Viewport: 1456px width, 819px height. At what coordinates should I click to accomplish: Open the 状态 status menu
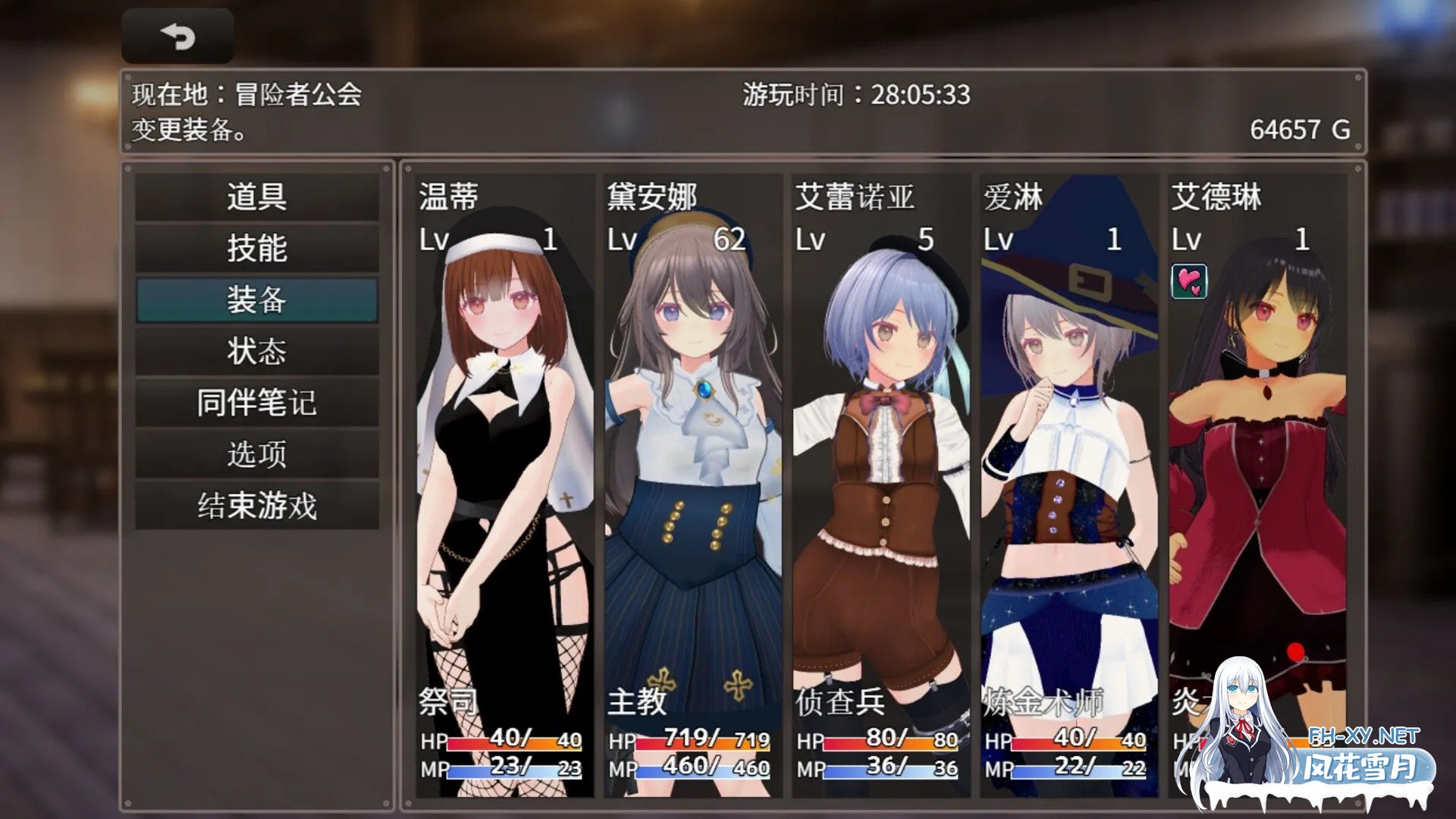(257, 351)
